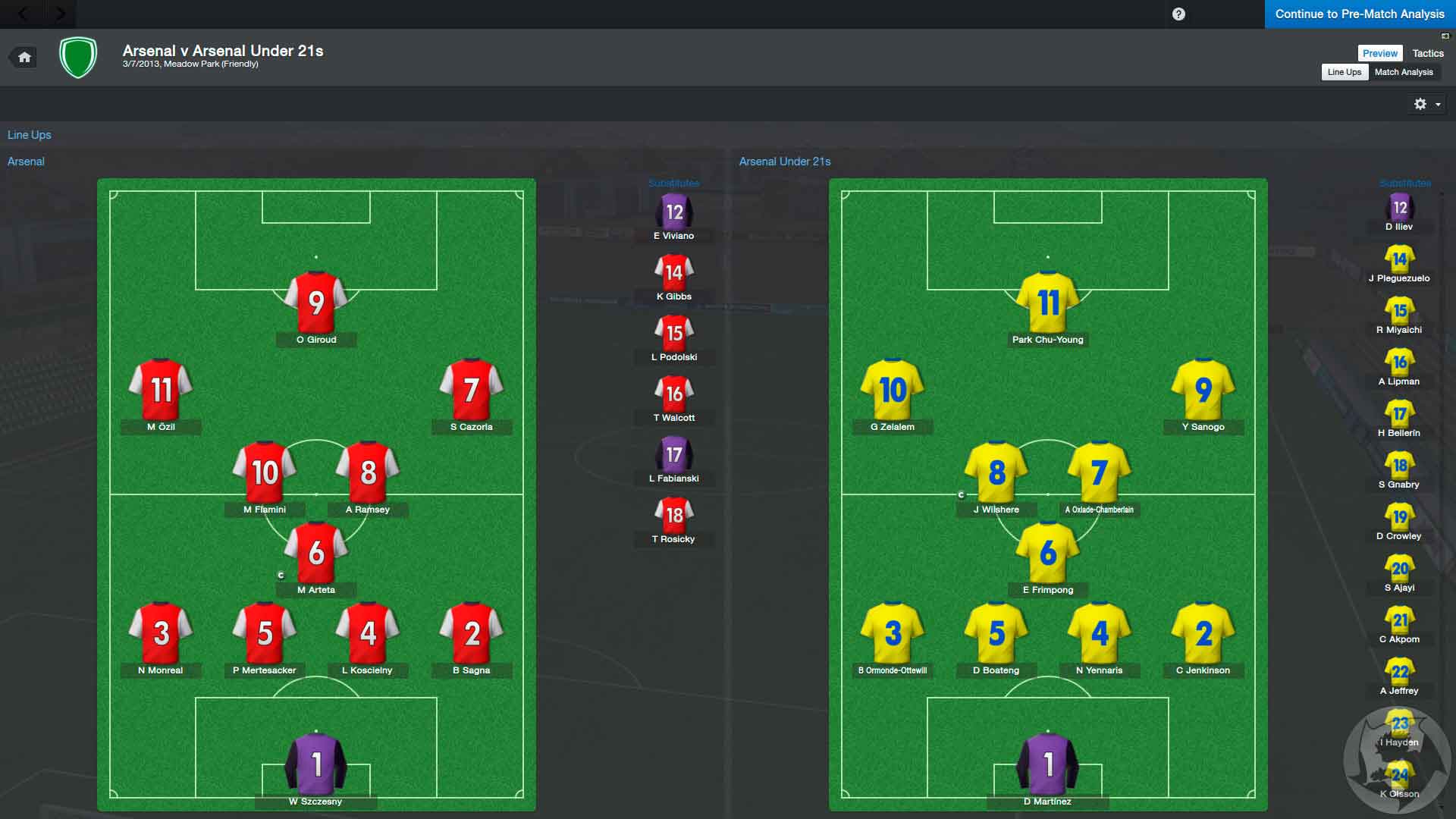Select the Match Analysis sub-tab
The height and width of the screenshot is (819, 1456).
click(1403, 72)
